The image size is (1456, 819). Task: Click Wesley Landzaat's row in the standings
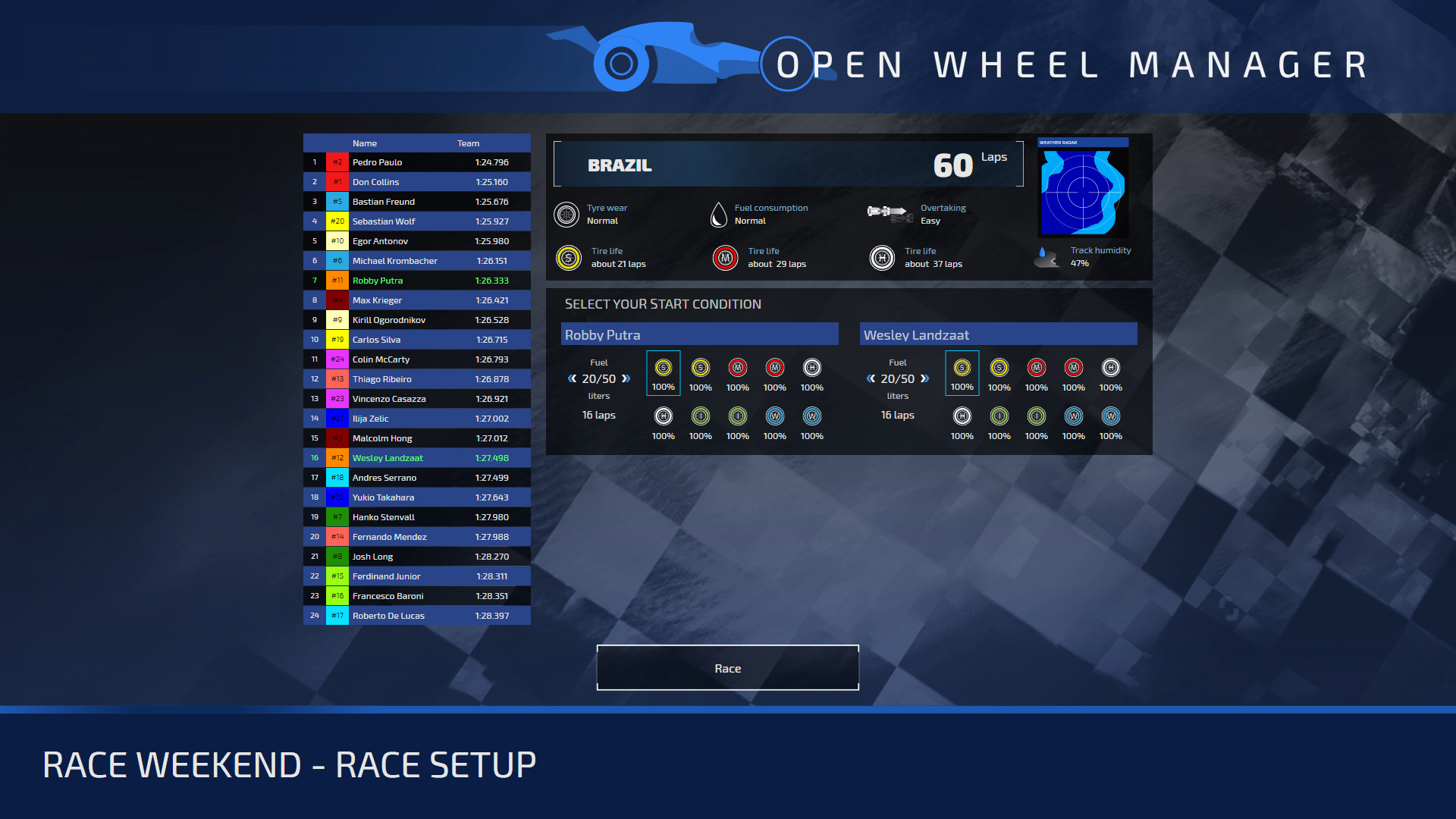(x=417, y=458)
